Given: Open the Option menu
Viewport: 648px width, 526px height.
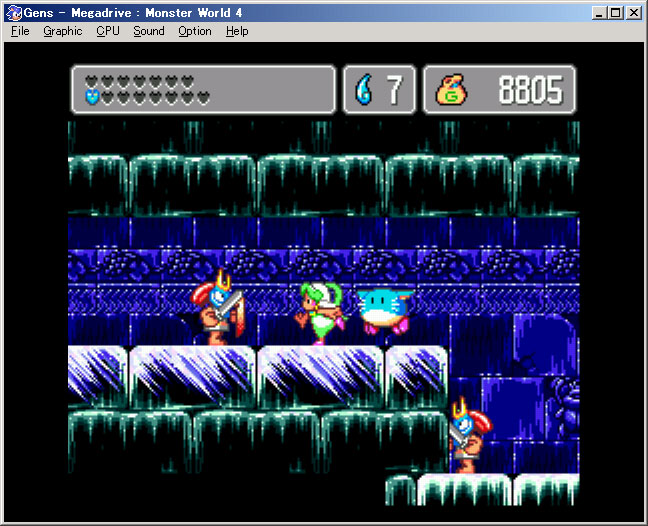Looking at the screenshot, I should point(195,31).
